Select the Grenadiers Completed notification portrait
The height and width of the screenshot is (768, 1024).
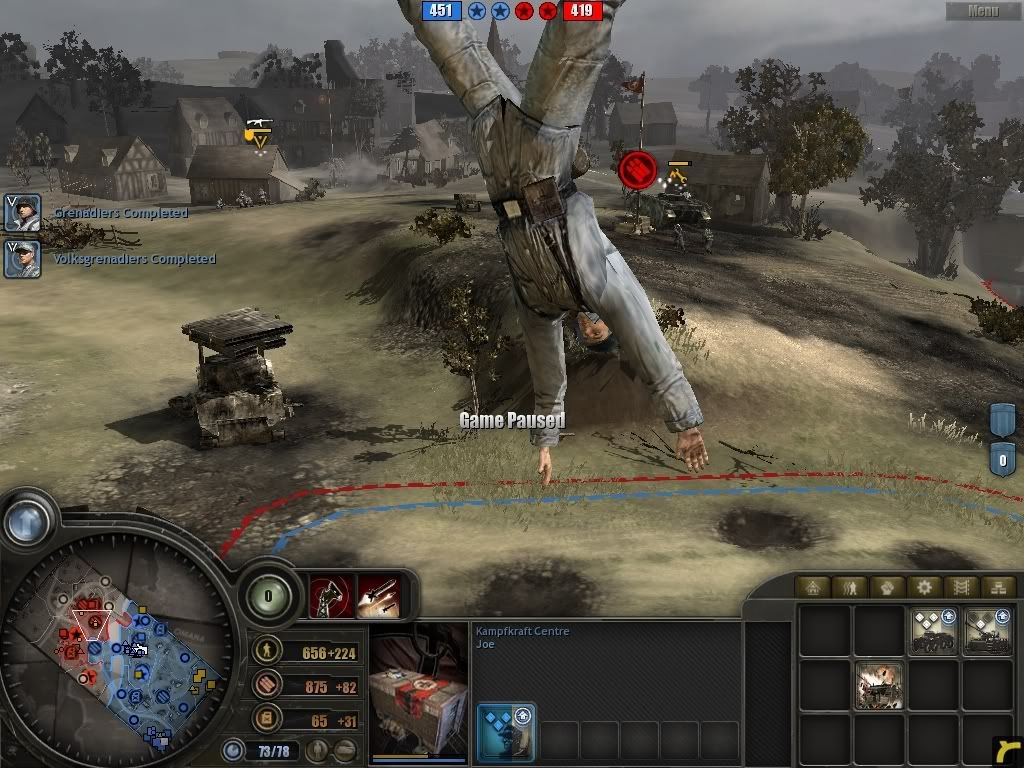point(22,213)
